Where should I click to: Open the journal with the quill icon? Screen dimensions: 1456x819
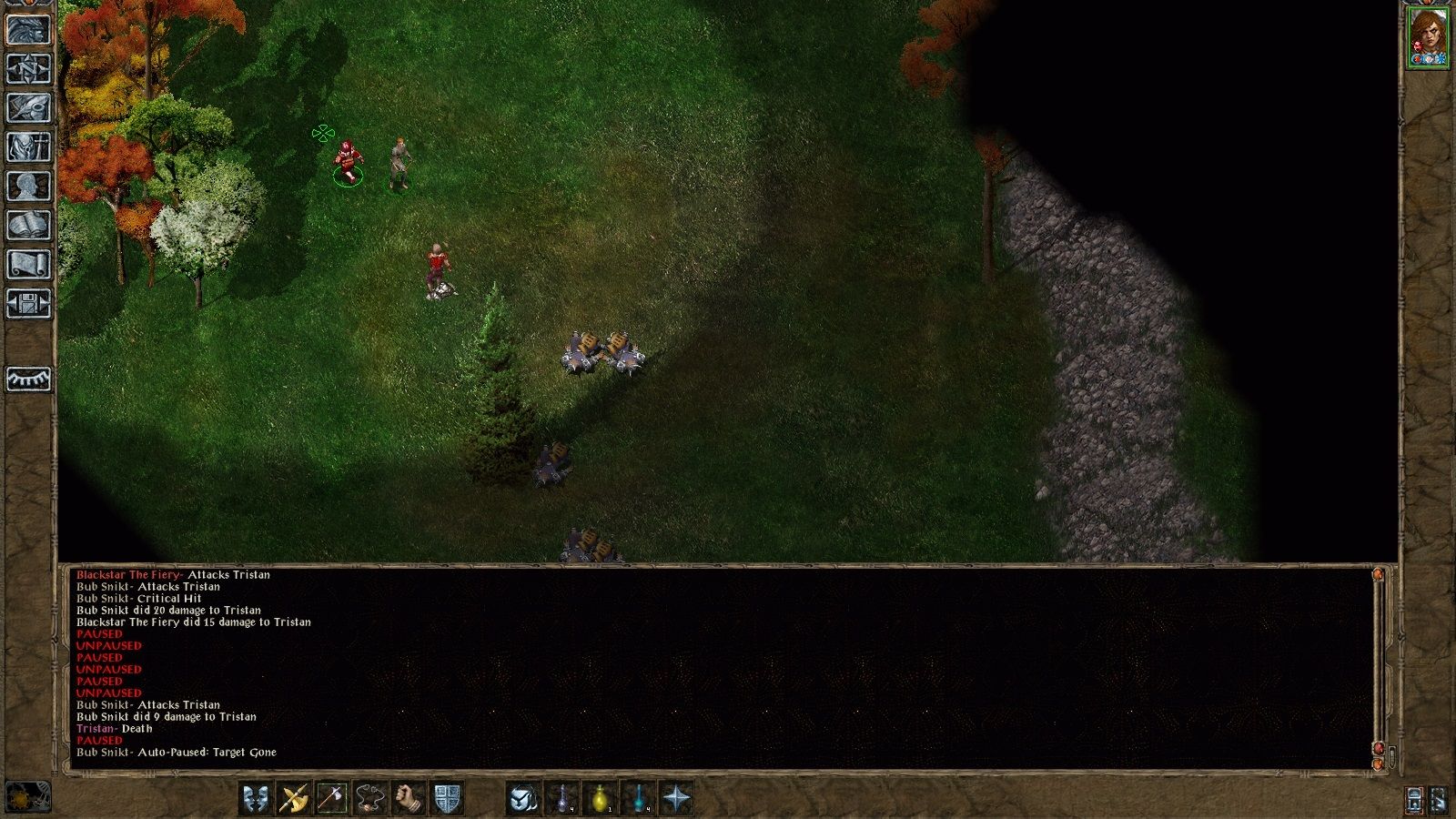tap(28, 108)
